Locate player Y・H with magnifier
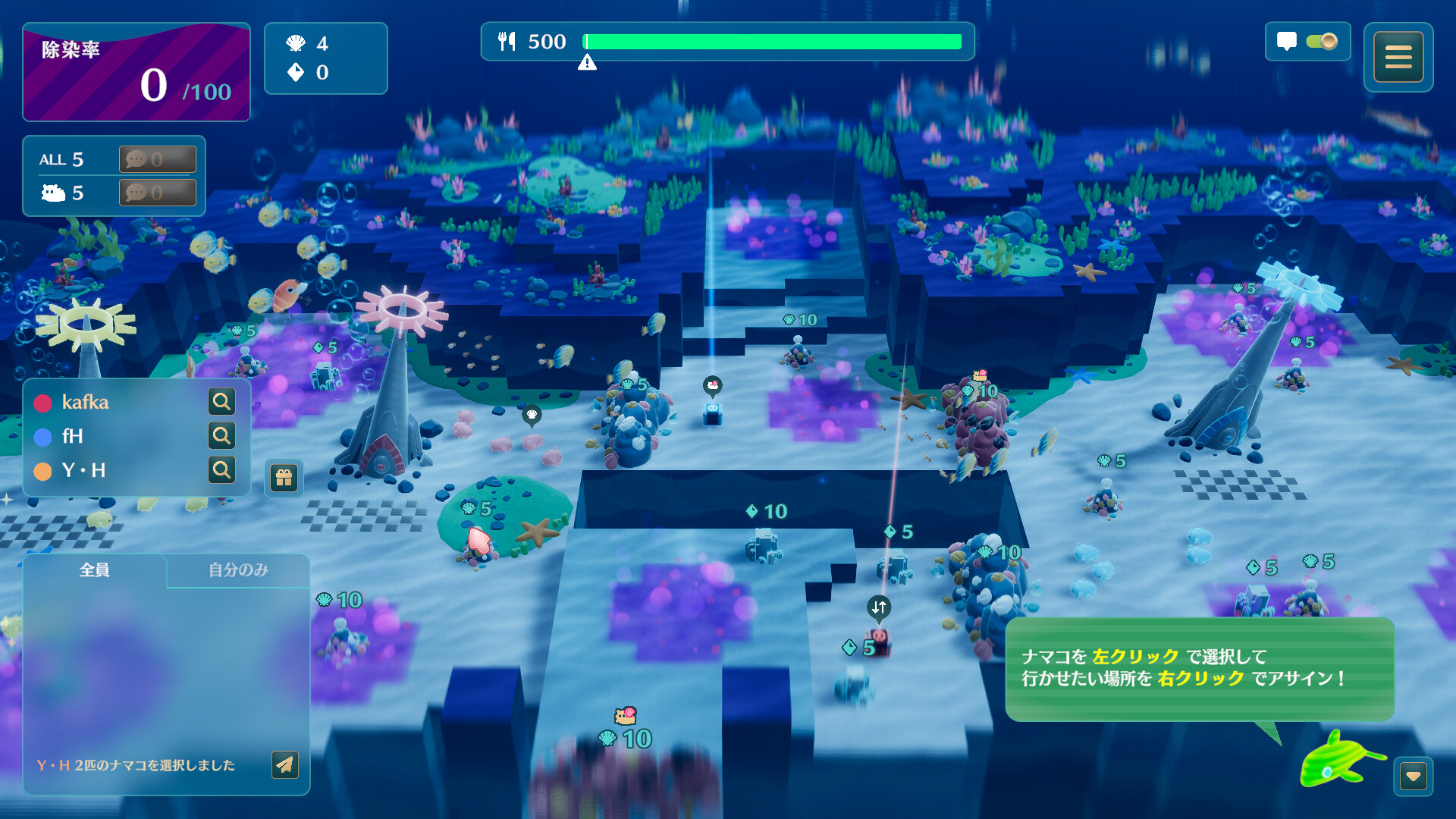The image size is (1456, 819). (221, 469)
